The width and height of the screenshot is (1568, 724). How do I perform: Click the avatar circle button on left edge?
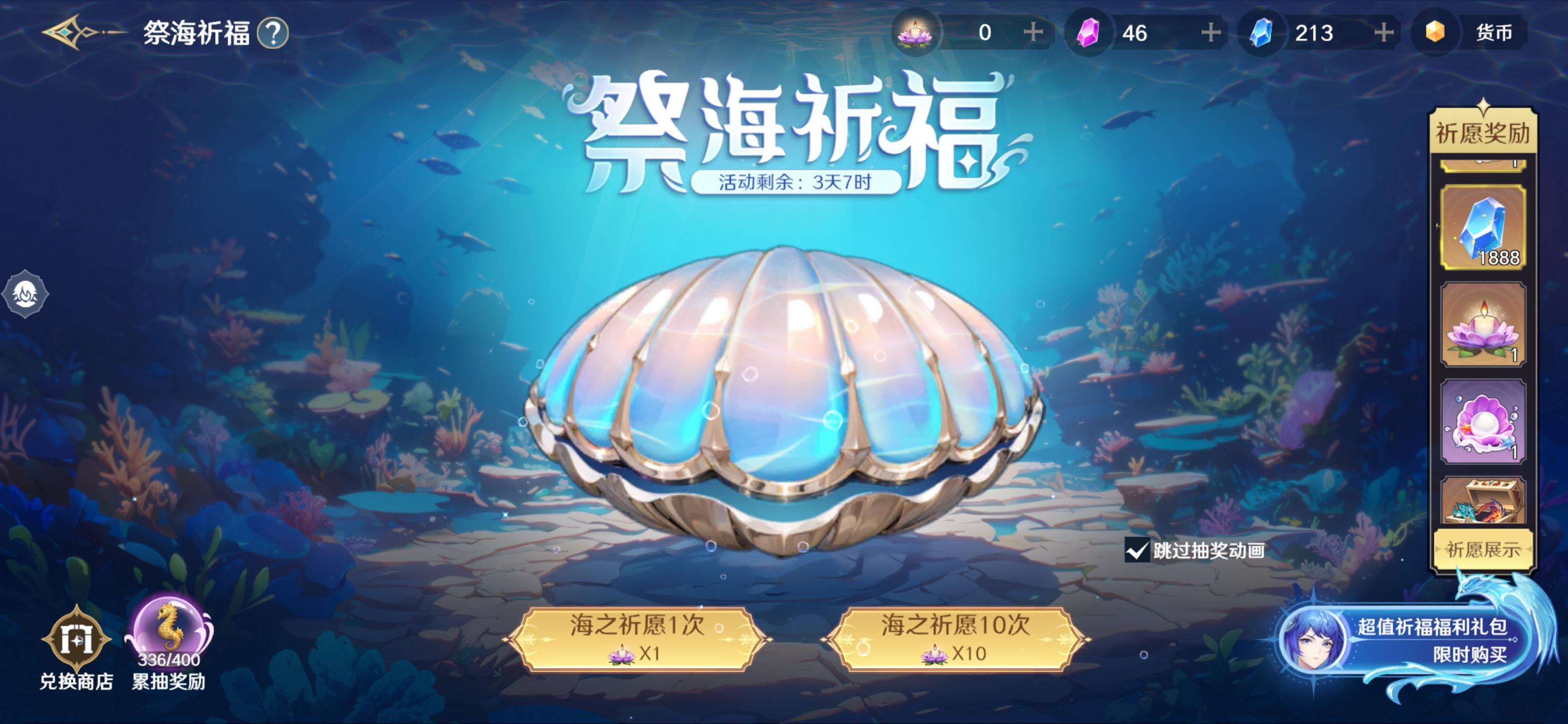coord(26,294)
